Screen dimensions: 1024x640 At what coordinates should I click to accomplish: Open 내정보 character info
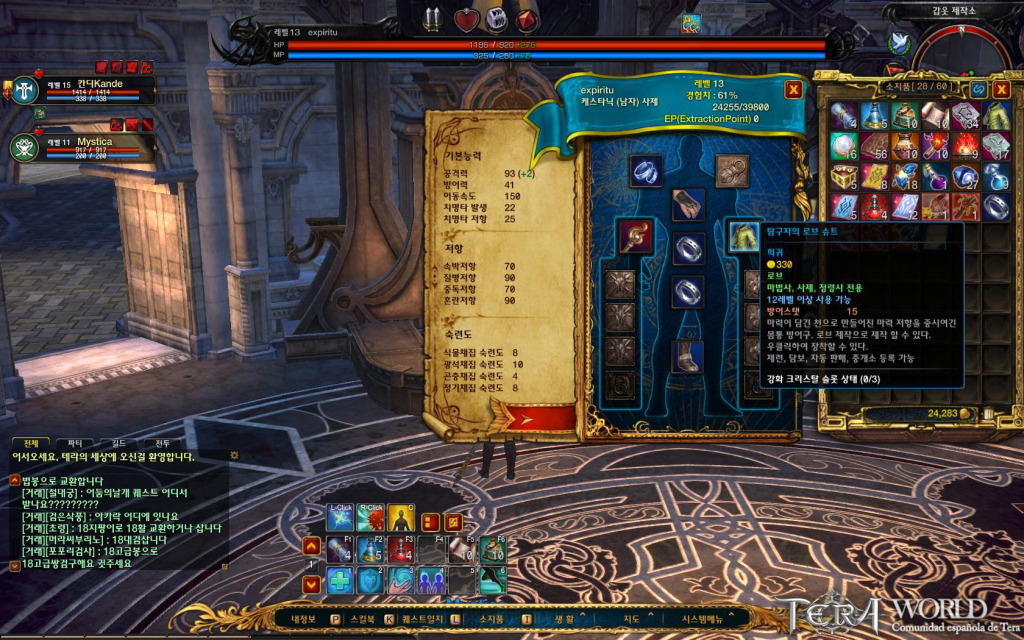coord(303,620)
